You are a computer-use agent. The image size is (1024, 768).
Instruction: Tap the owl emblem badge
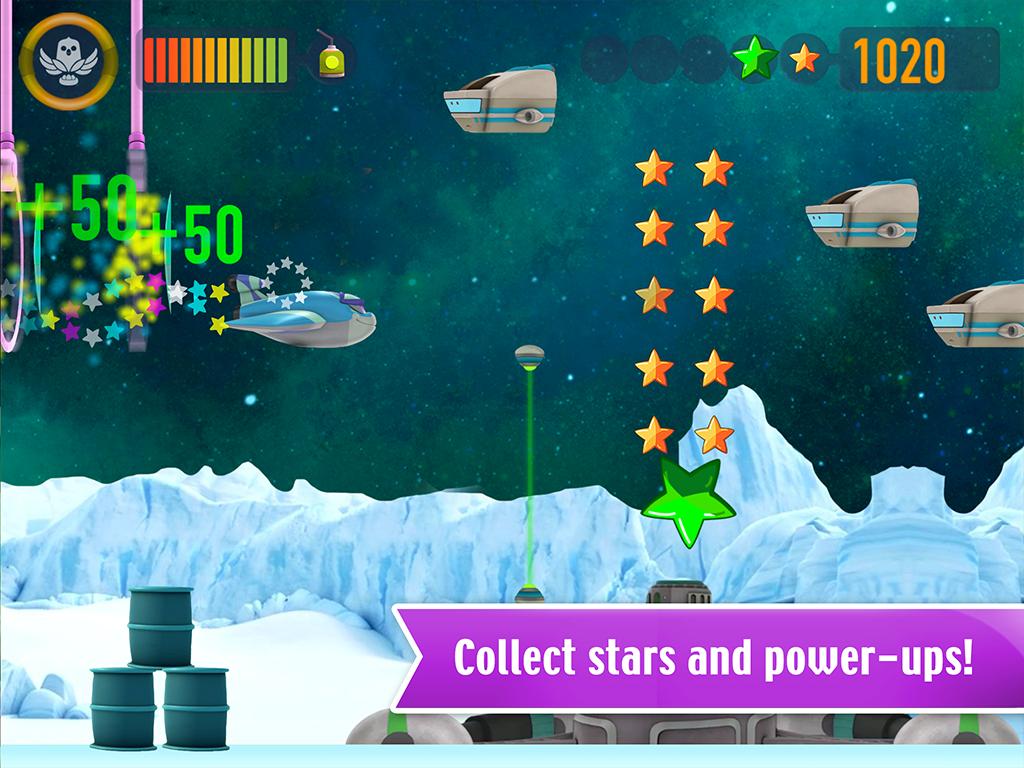click(x=68, y=61)
